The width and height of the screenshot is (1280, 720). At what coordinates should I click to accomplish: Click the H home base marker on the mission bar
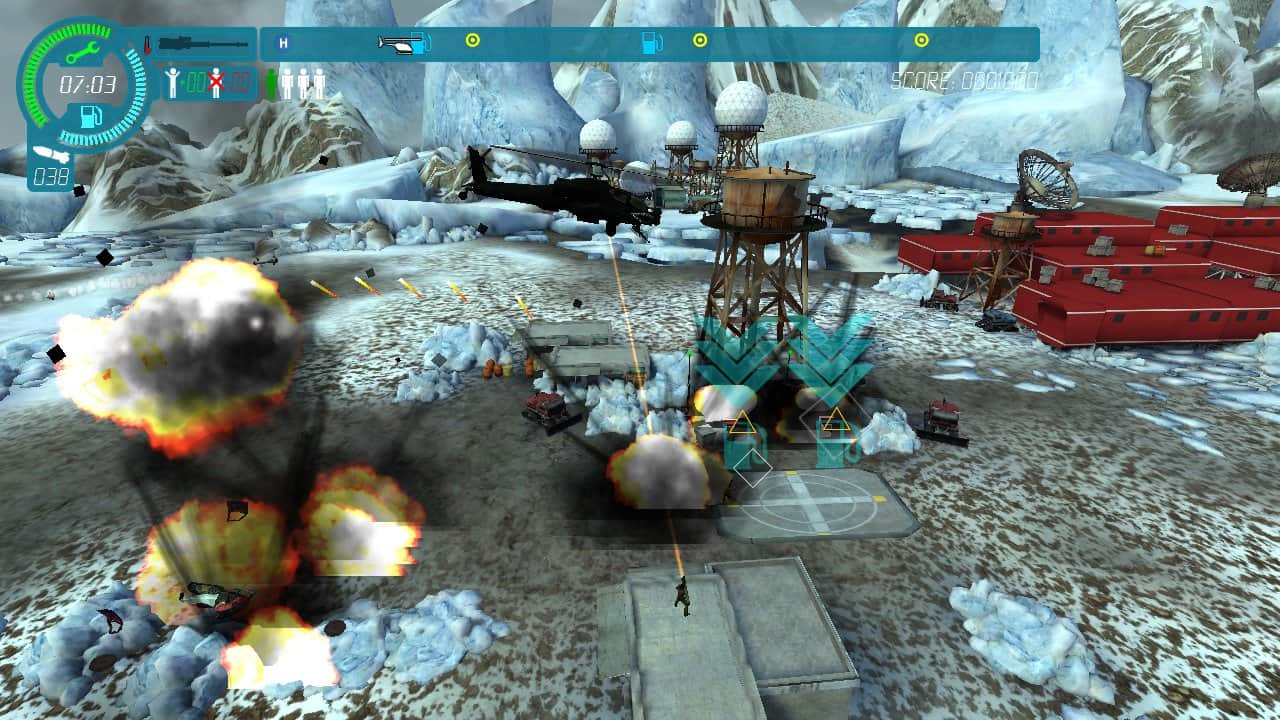click(285, 43)
